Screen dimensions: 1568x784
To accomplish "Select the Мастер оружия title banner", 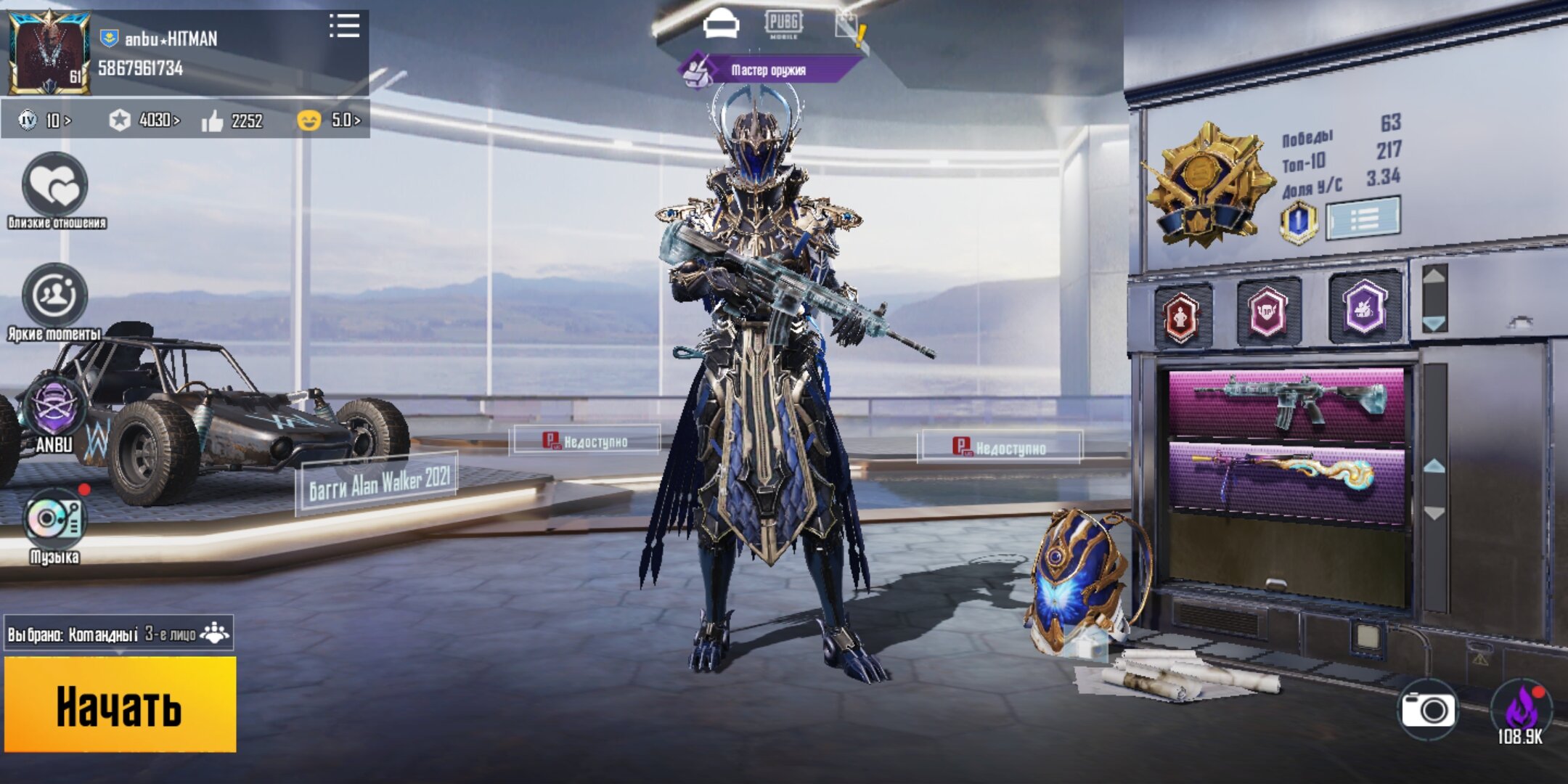I will click(x=768, y=70).
